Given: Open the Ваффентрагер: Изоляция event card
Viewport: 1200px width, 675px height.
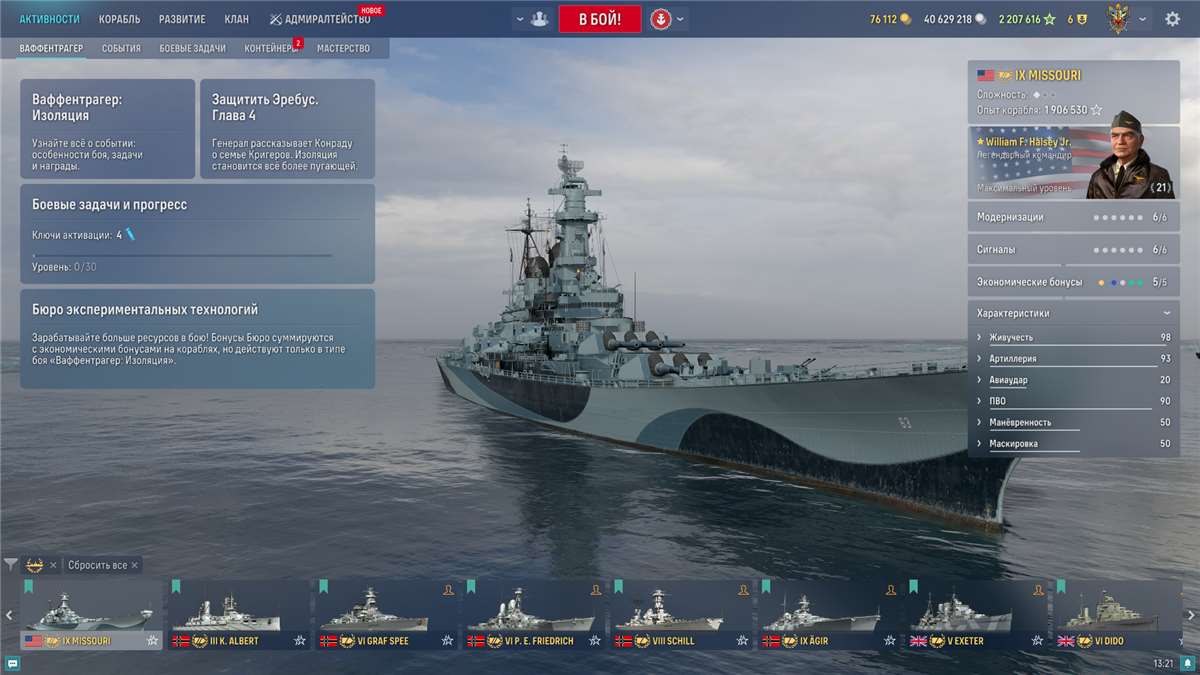Looking at the screenshot, I should tap(107, 129).
